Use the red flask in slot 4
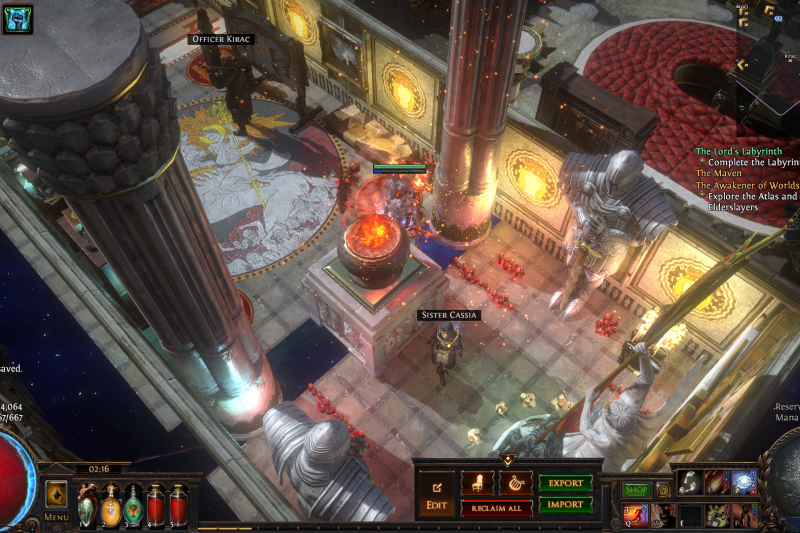Image resolution: width=800 pixels, height=533 pixels. pos(156,504)
